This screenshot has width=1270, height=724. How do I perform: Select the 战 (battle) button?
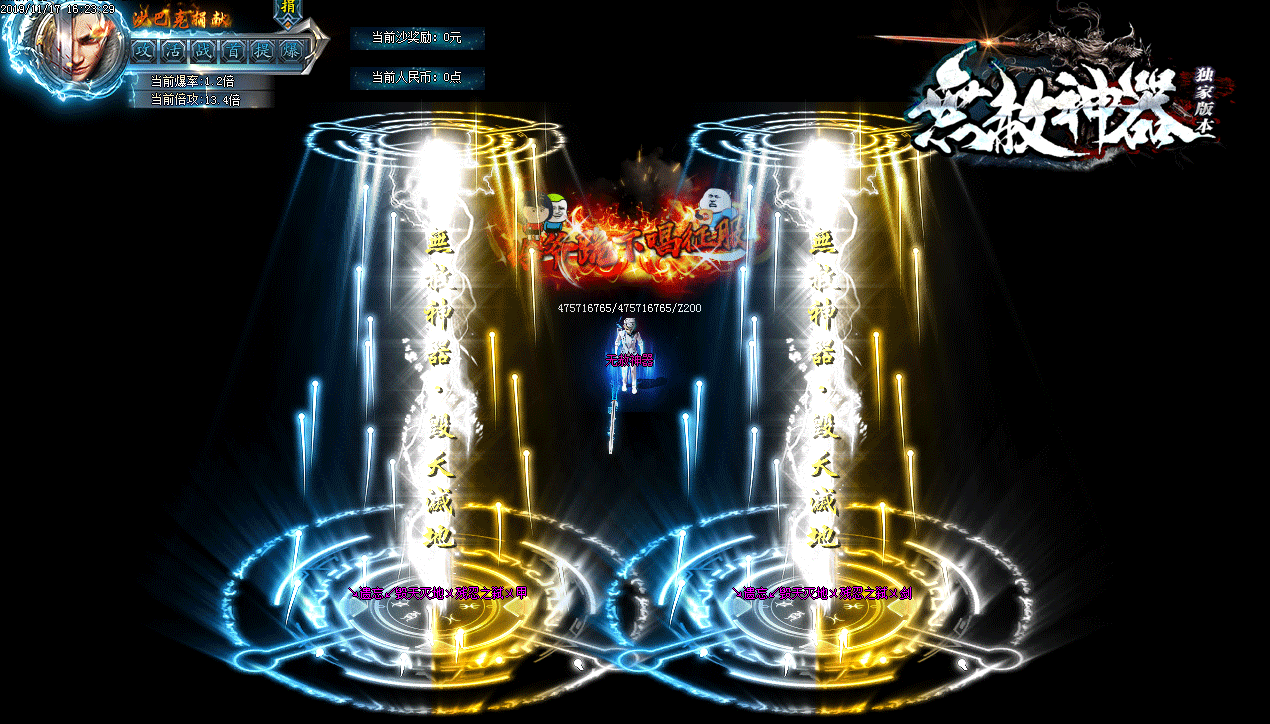pyautogui.click(x=204, y=49)
